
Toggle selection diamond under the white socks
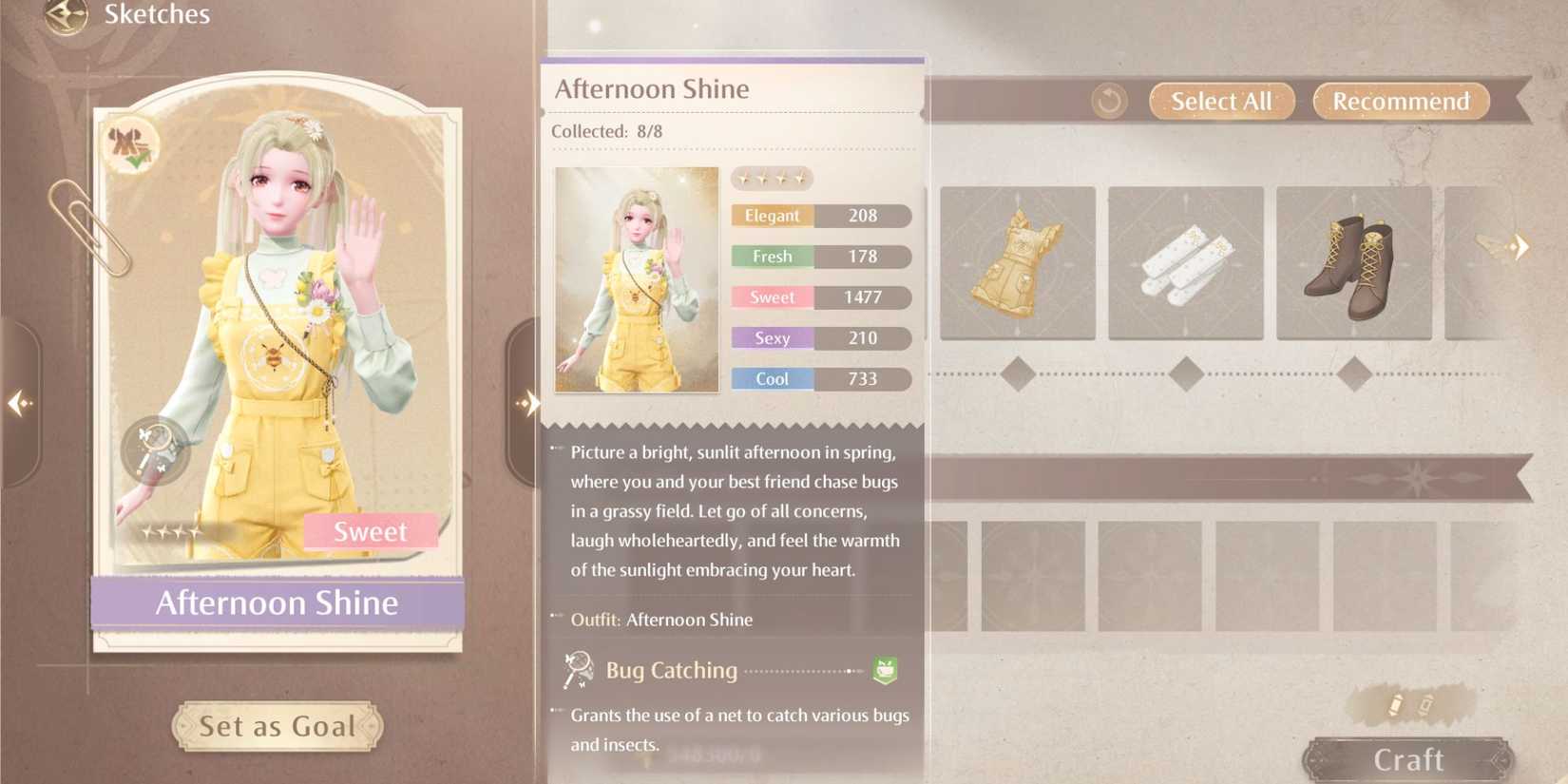click(x=1185, y=375)
